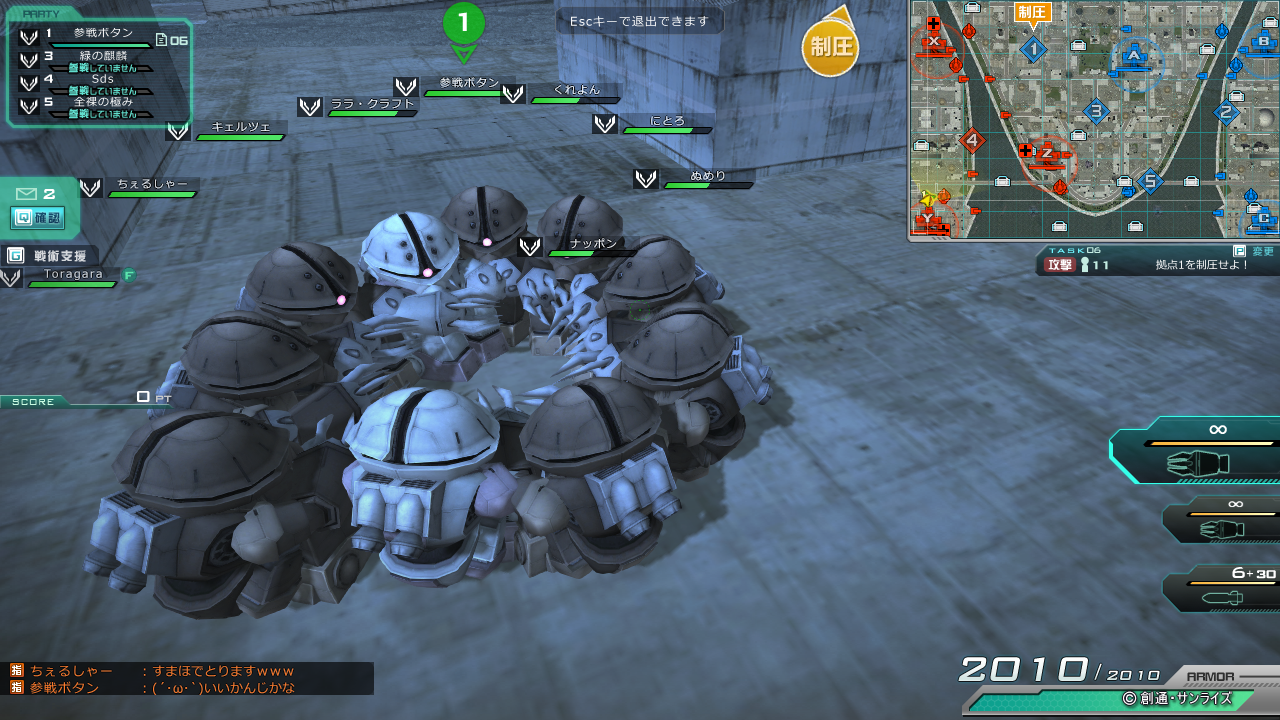Click the orange 制圧 objective marker
The image size is (1280, 720).
click(x=830, y=47)
